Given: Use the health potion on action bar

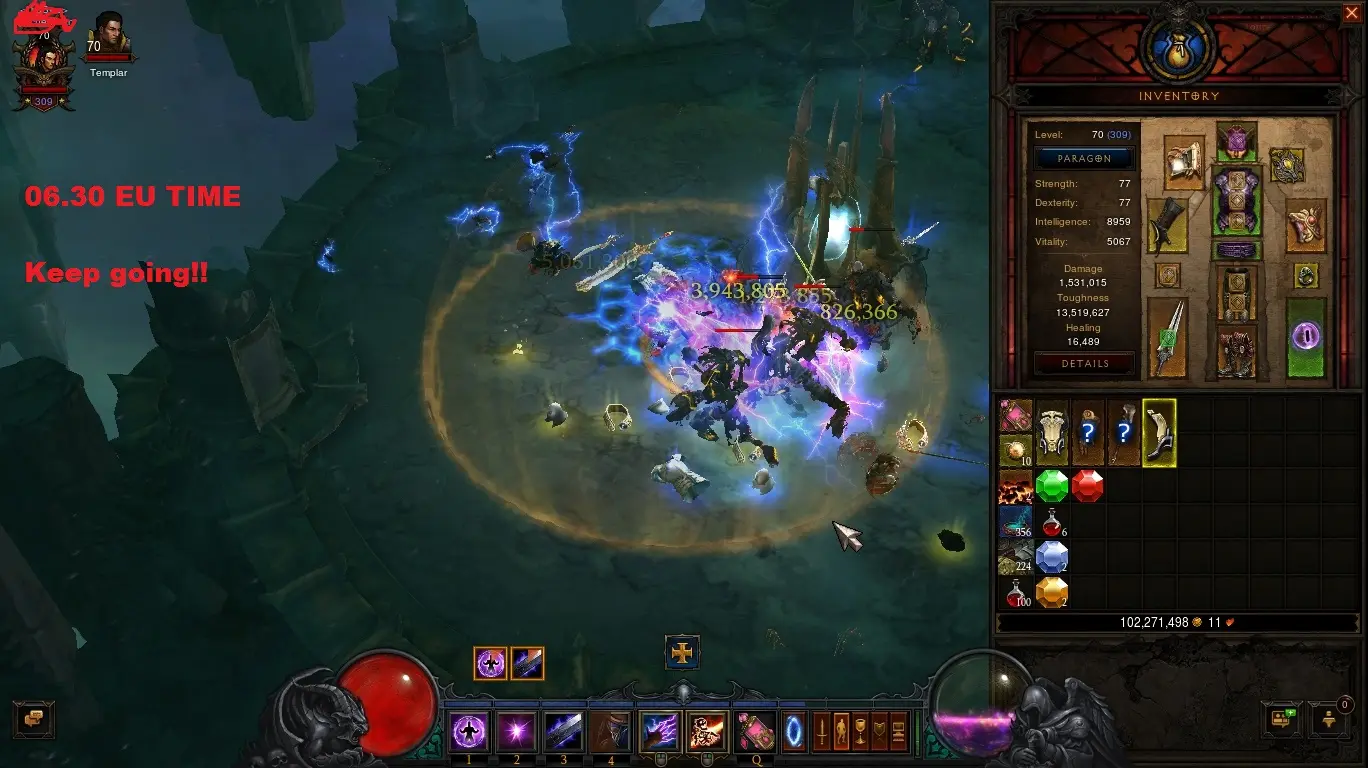Looking at the screenshot, I should (x=754, y=732).
